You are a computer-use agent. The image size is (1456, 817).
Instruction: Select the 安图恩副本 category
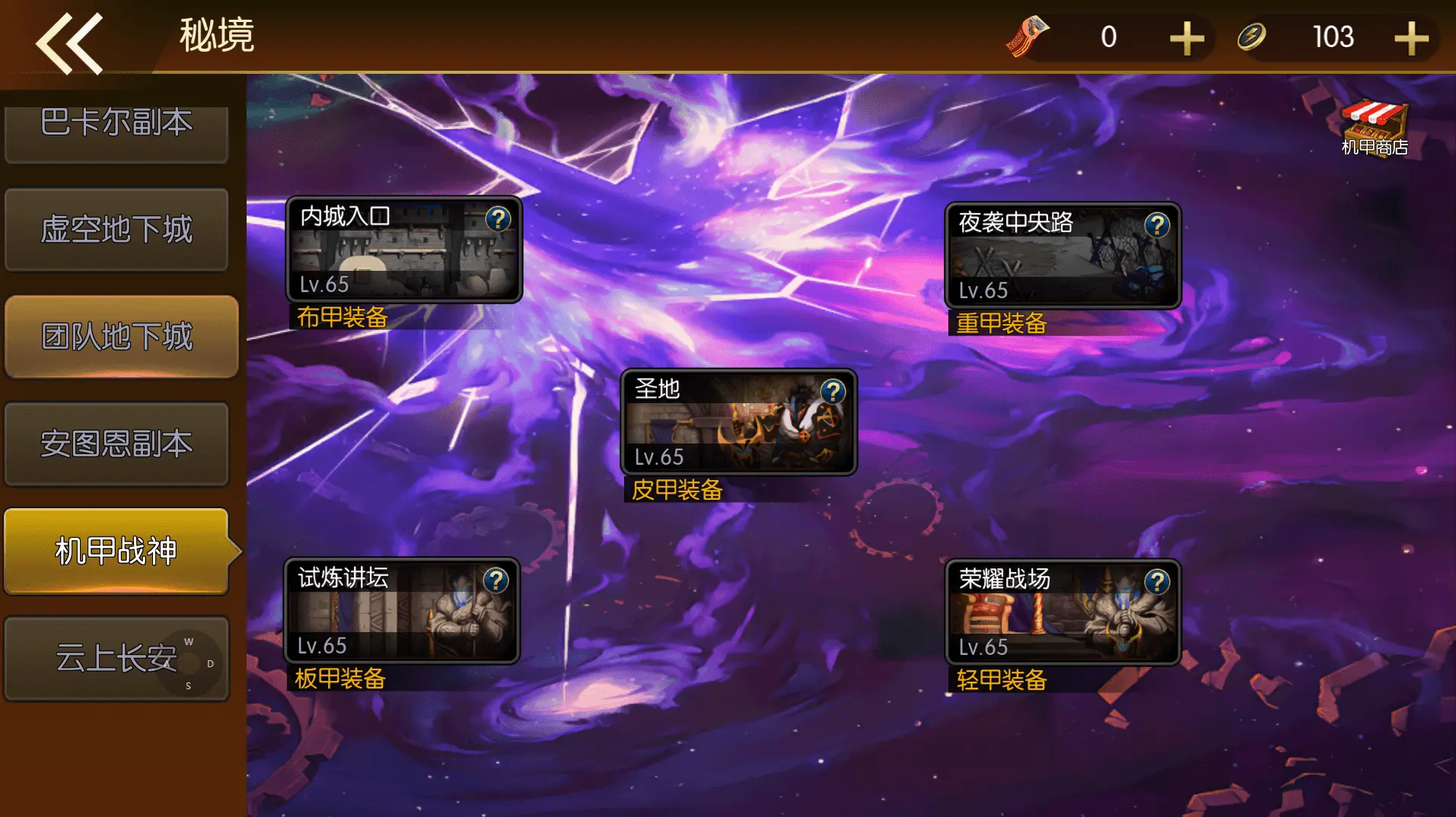(116, 444)
